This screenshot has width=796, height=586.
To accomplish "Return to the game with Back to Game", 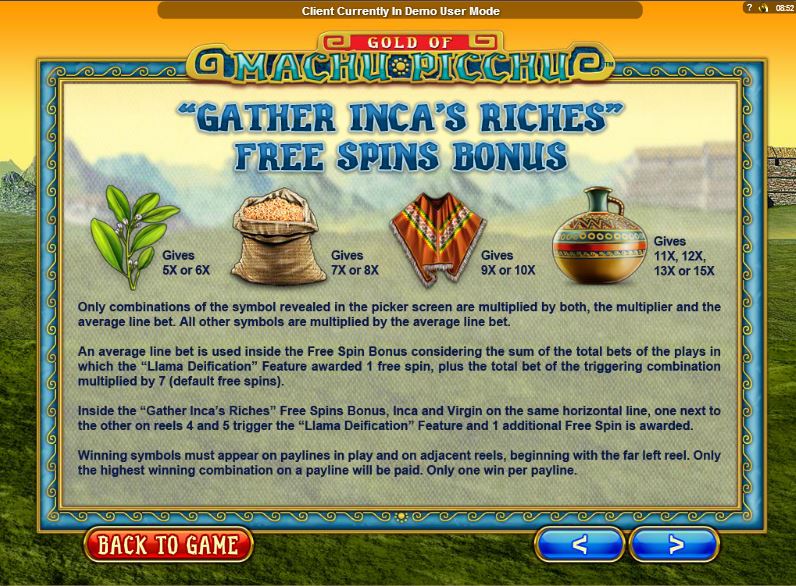I will point(168,545).
